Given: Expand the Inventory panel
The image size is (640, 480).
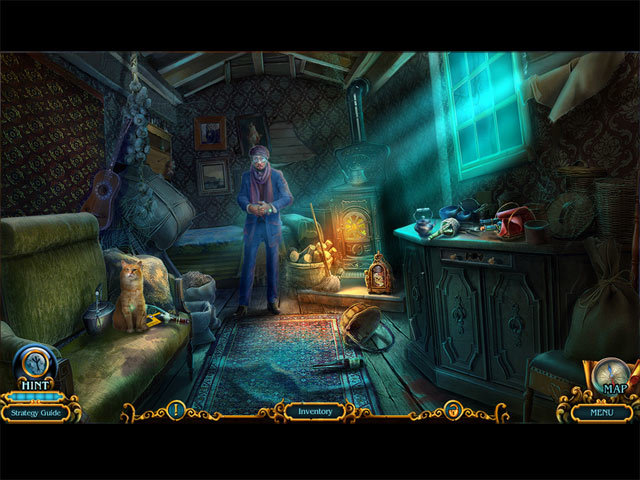Looking at the screenshot, I should coord(314,410).
